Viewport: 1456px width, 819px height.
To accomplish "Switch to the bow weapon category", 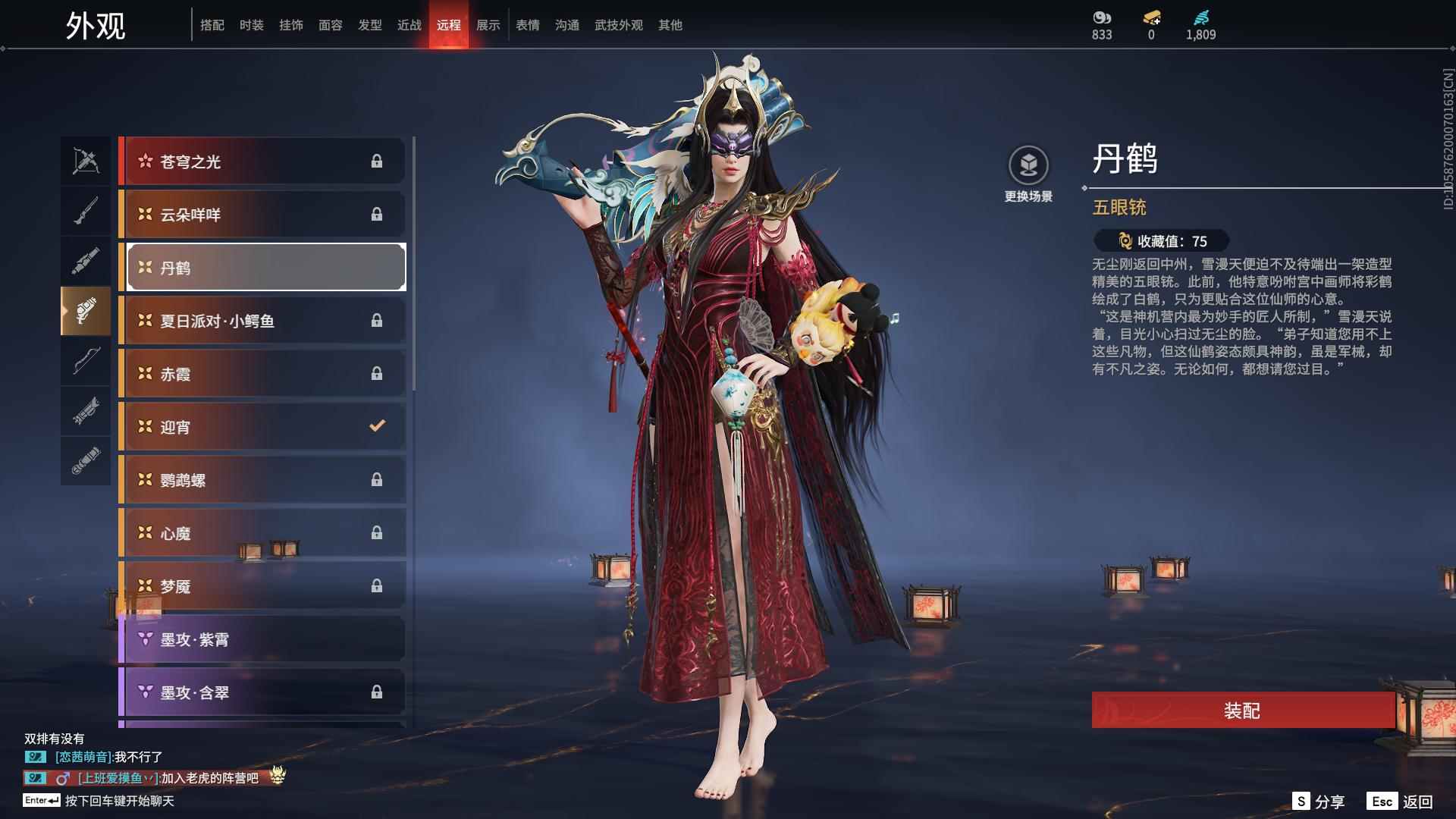I will coord(86,362).
